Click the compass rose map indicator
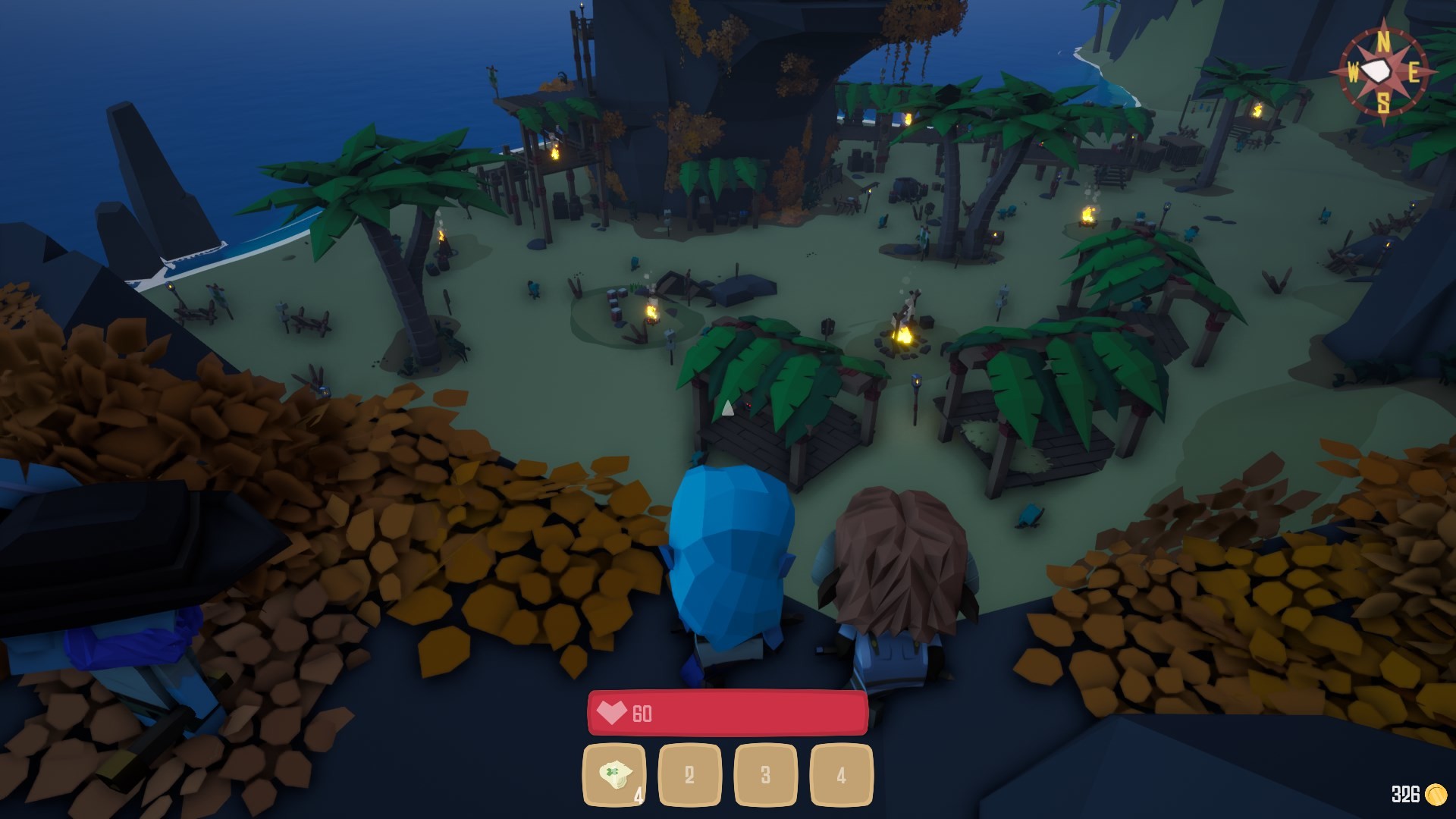Image resolution: width=1456 pixels, height=819 pixels. coord(1382,72)
